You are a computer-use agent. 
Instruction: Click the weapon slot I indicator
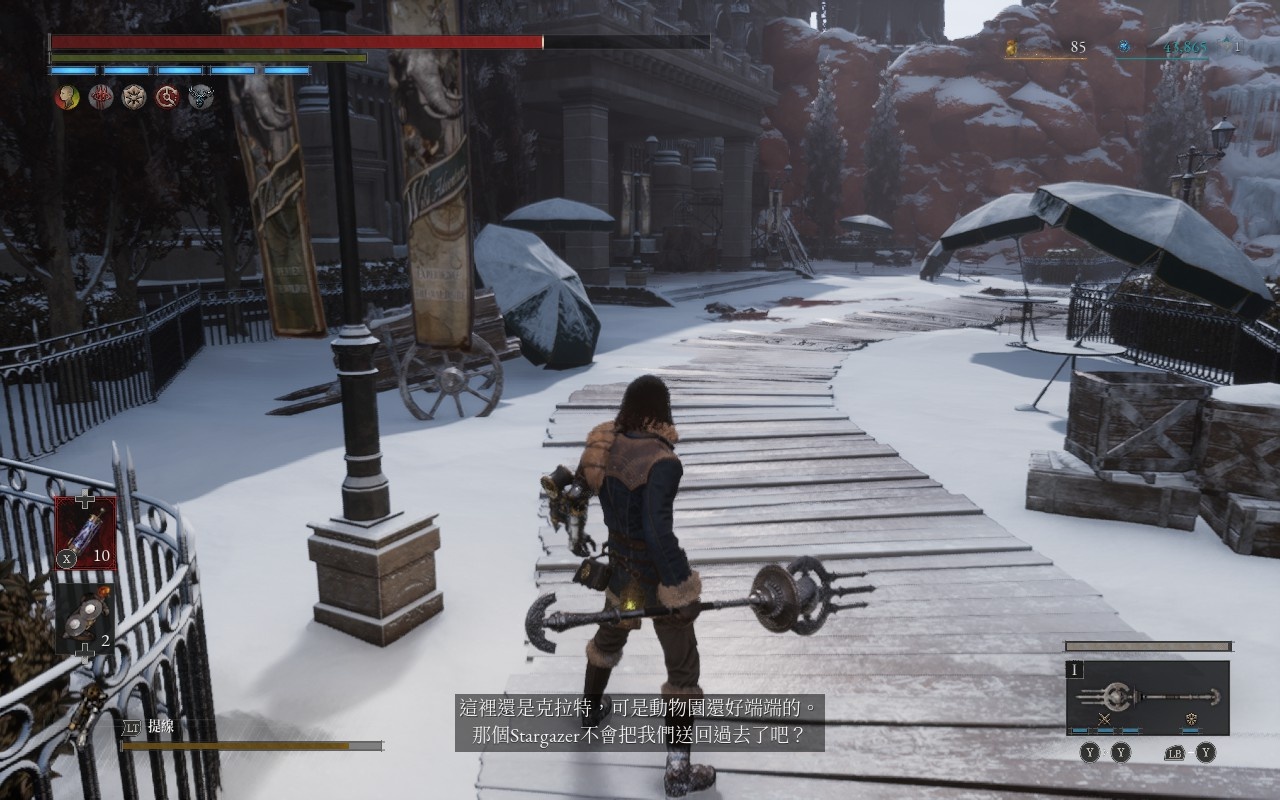point(1076,671)
